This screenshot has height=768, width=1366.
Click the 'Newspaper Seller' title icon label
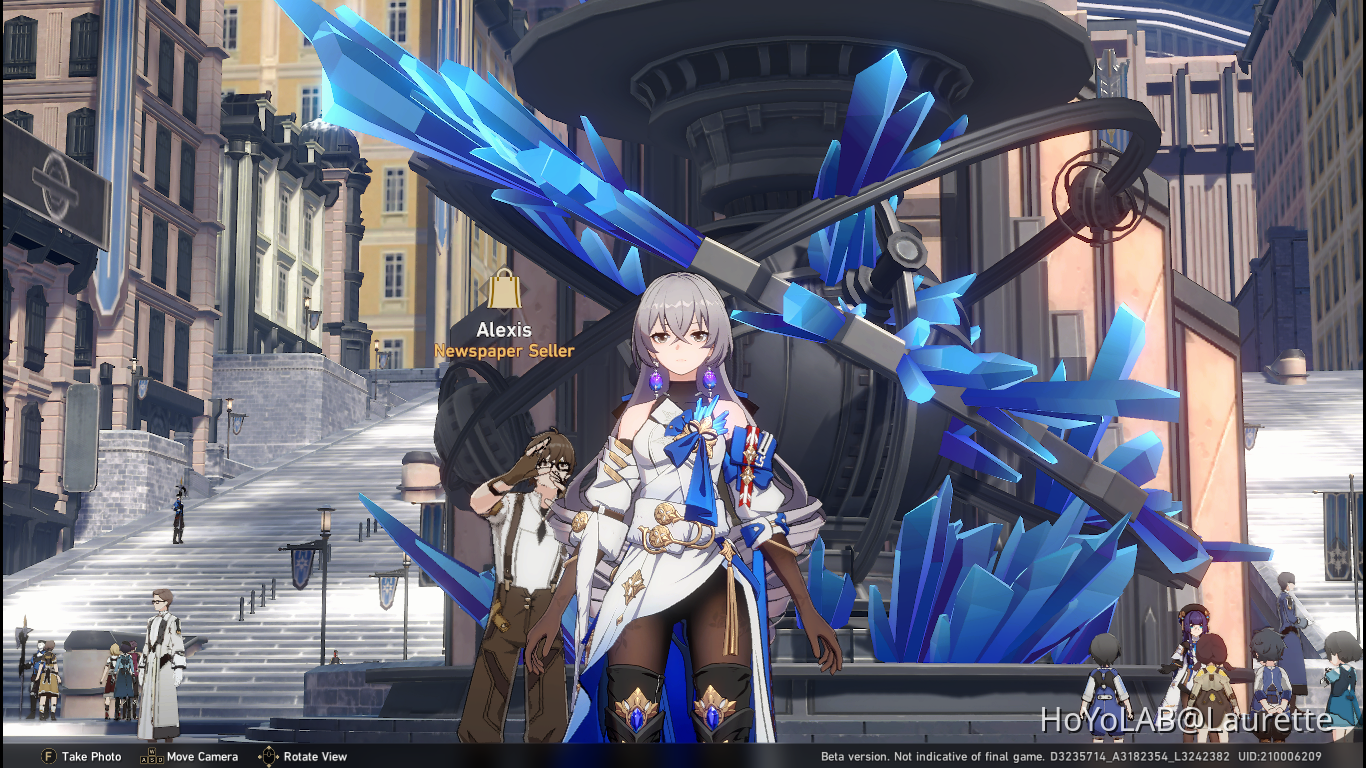coord(504,351)
